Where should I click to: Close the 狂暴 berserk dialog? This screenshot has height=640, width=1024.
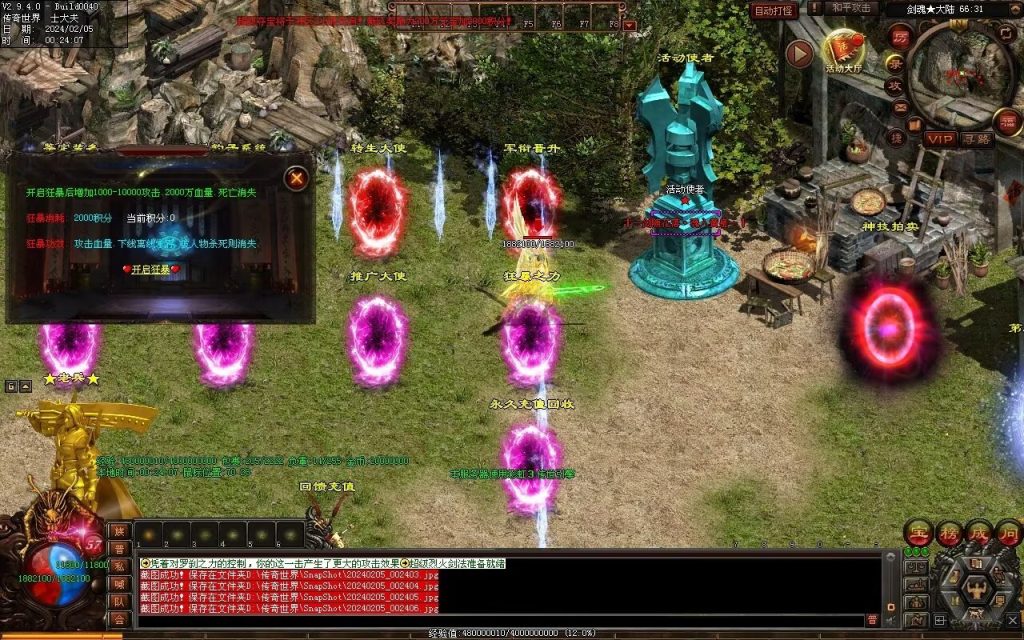click(296, 179)
